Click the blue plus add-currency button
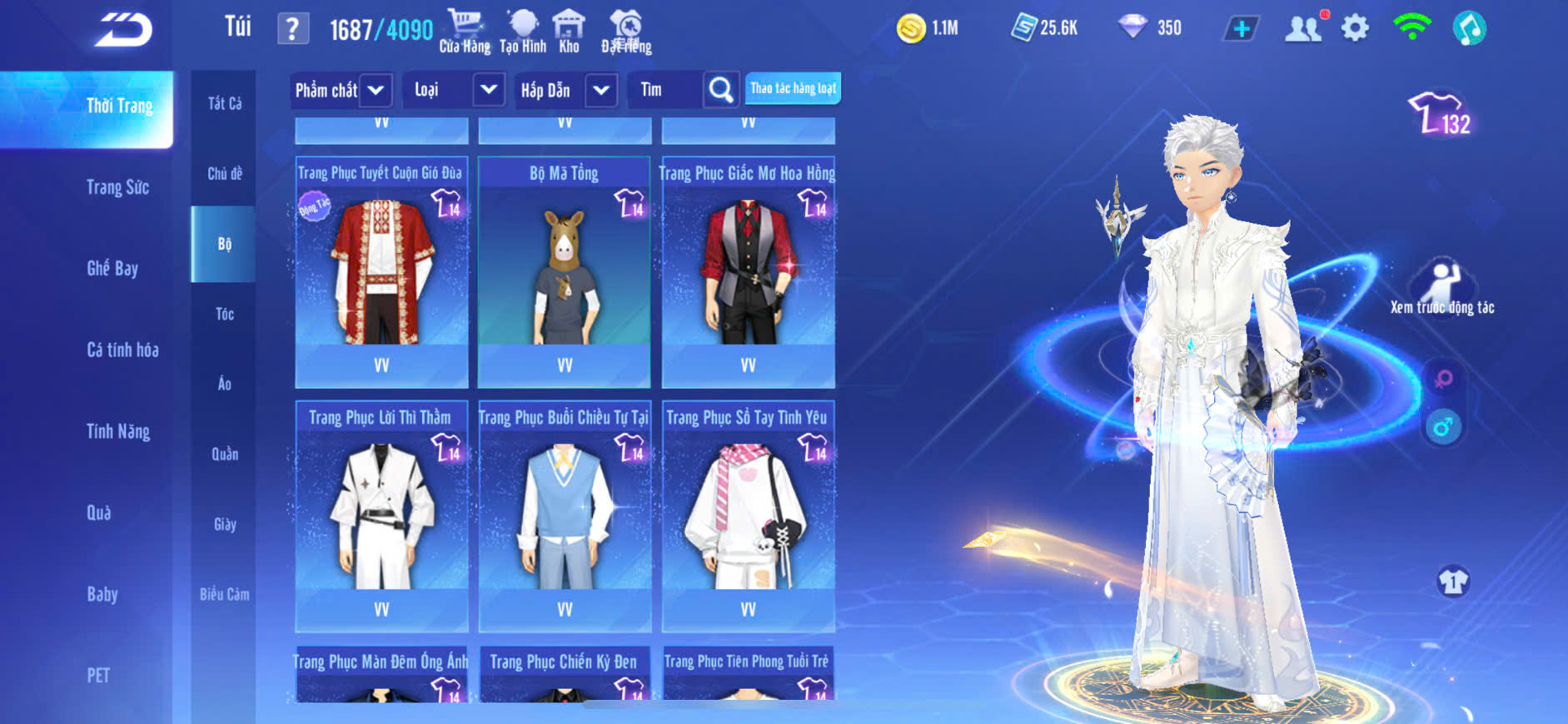Image resolution: width=1568 pixels, height=724 pixels. (x=1241, y=29)
